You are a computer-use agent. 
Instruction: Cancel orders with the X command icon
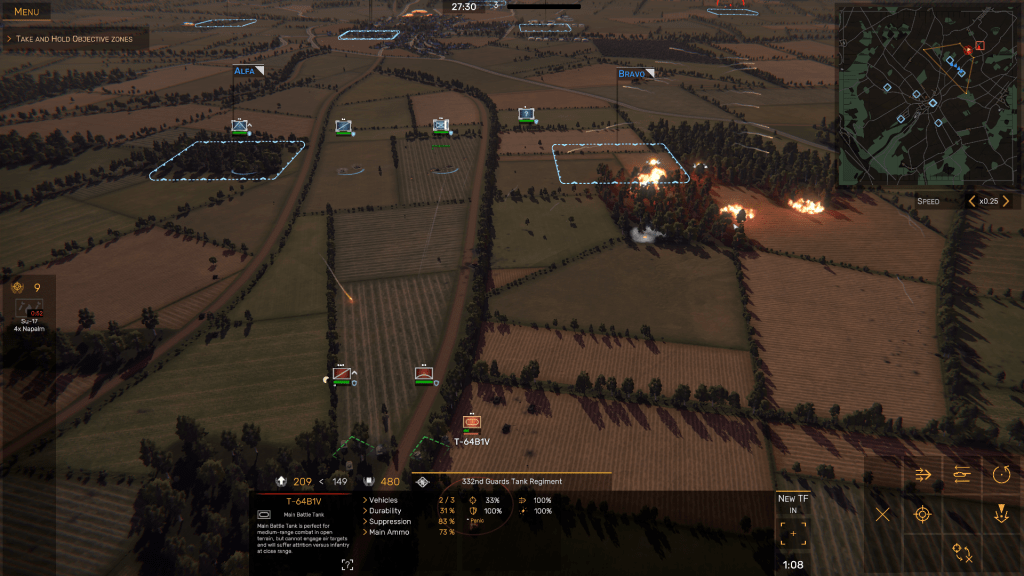point(883,515)
